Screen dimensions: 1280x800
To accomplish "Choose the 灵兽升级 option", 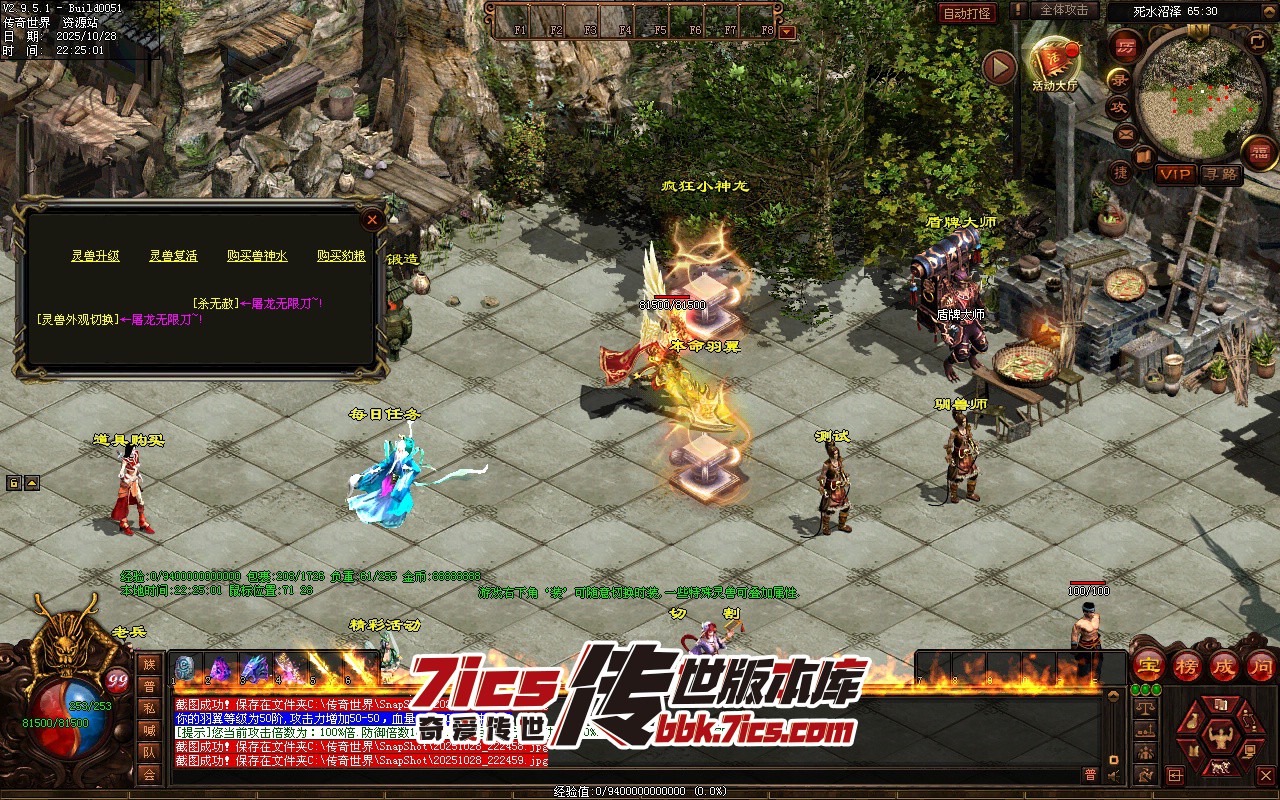I will 95,256.
